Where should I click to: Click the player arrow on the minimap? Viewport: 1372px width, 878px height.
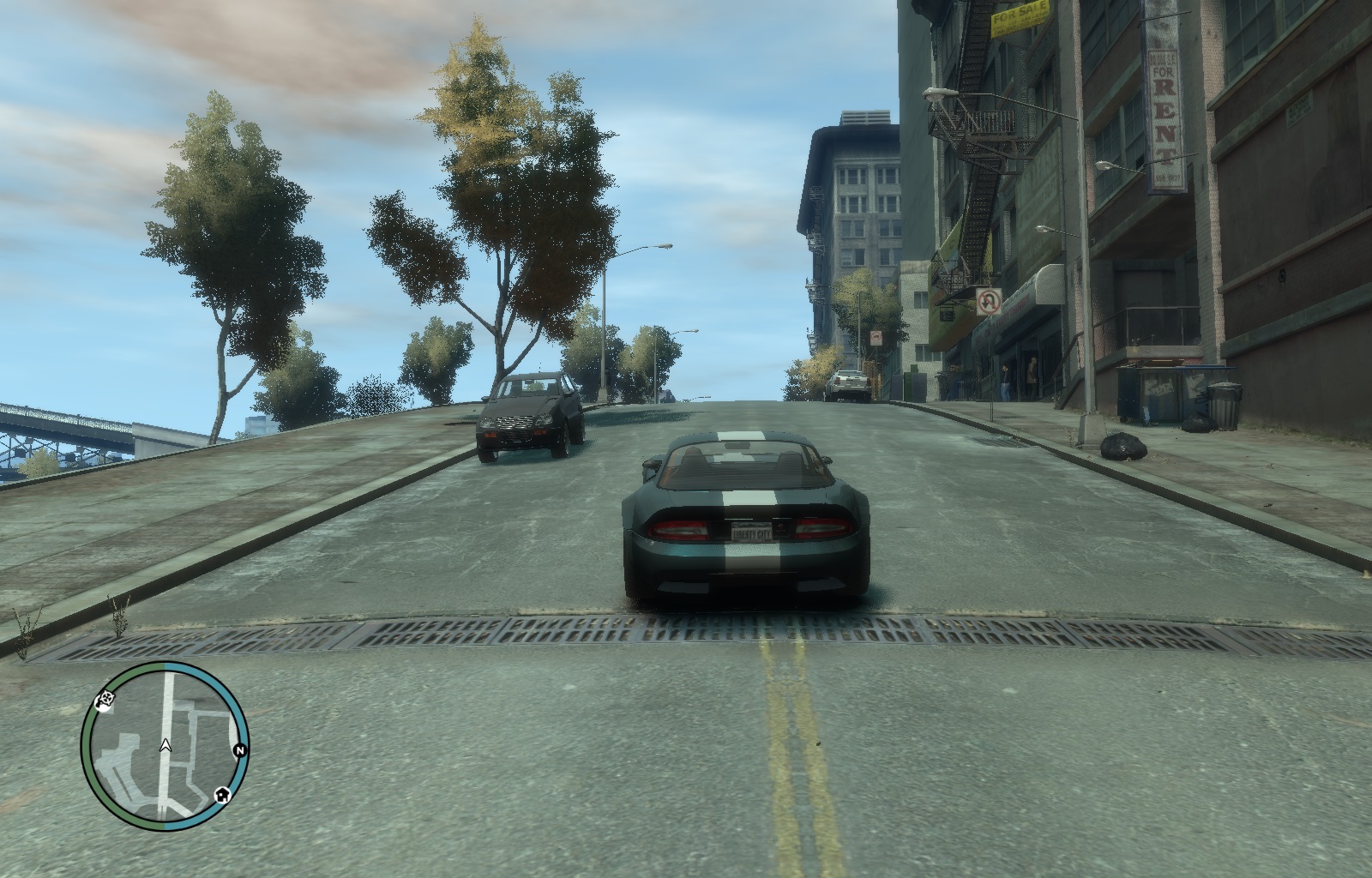tap(165, 746)
